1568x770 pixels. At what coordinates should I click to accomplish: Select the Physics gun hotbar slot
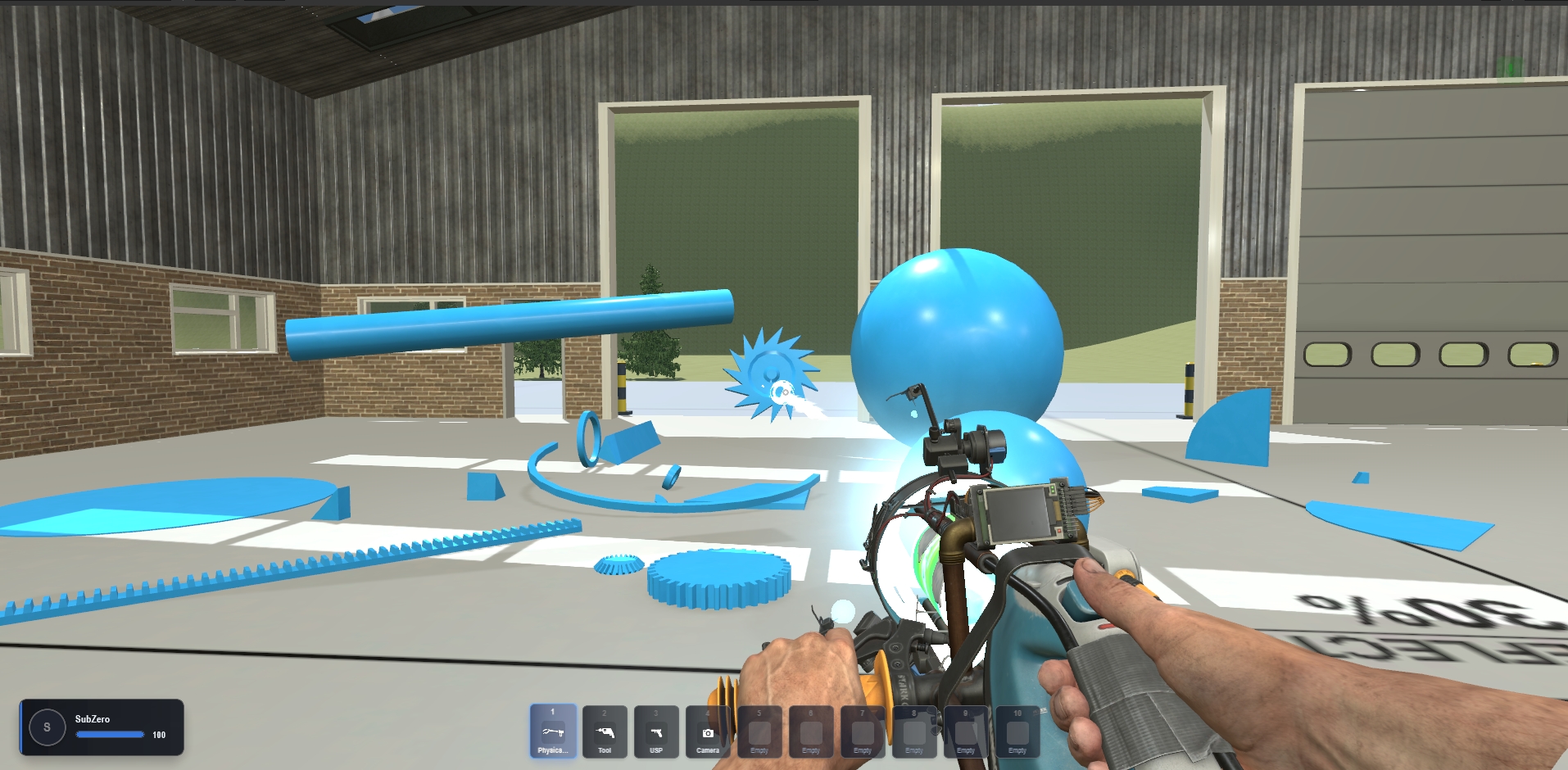tap(553, 731)
